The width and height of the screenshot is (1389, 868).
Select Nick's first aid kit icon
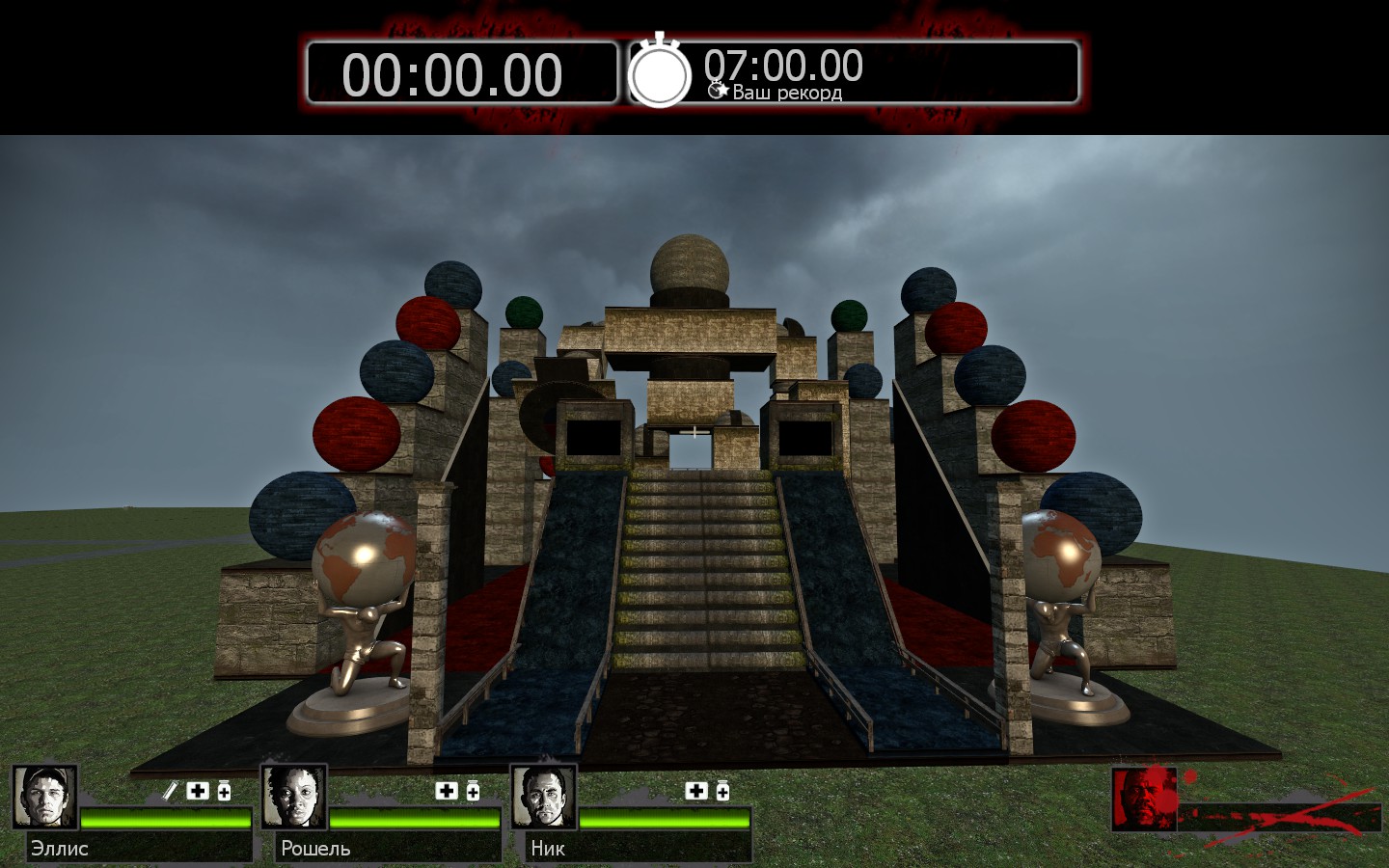(x=696, y=791)
